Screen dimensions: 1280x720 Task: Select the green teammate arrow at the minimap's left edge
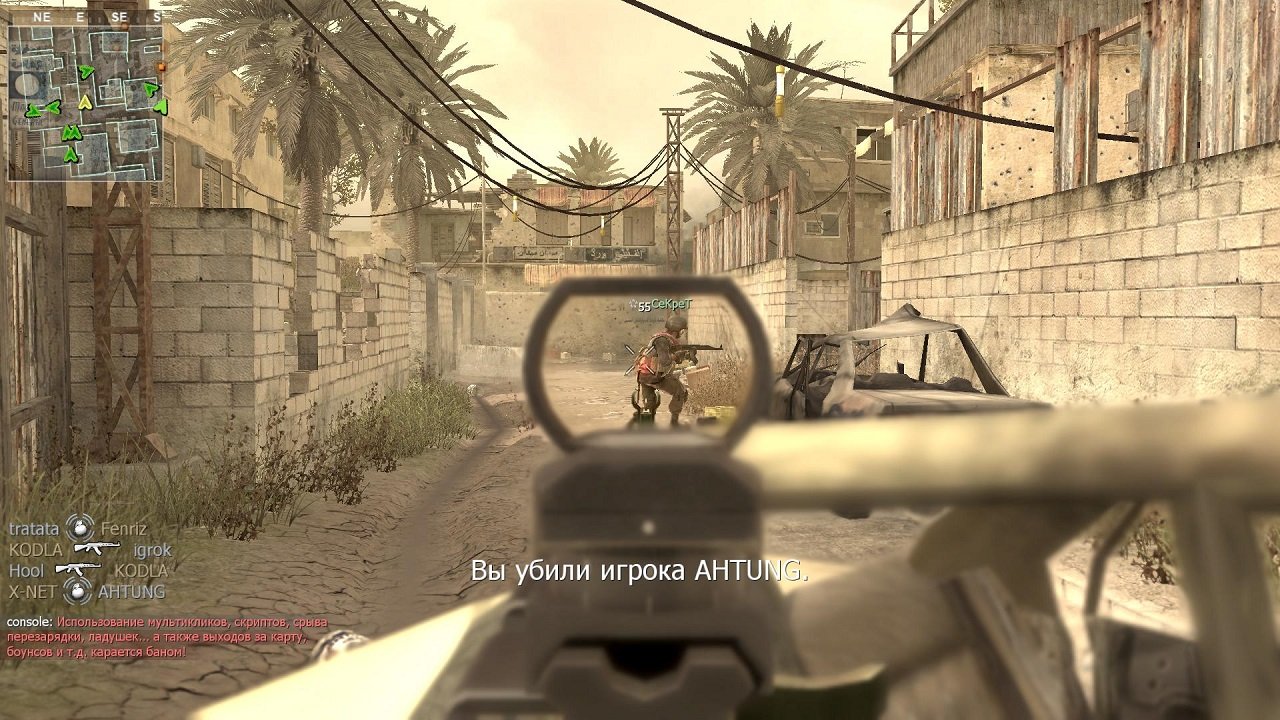(32, 110)
